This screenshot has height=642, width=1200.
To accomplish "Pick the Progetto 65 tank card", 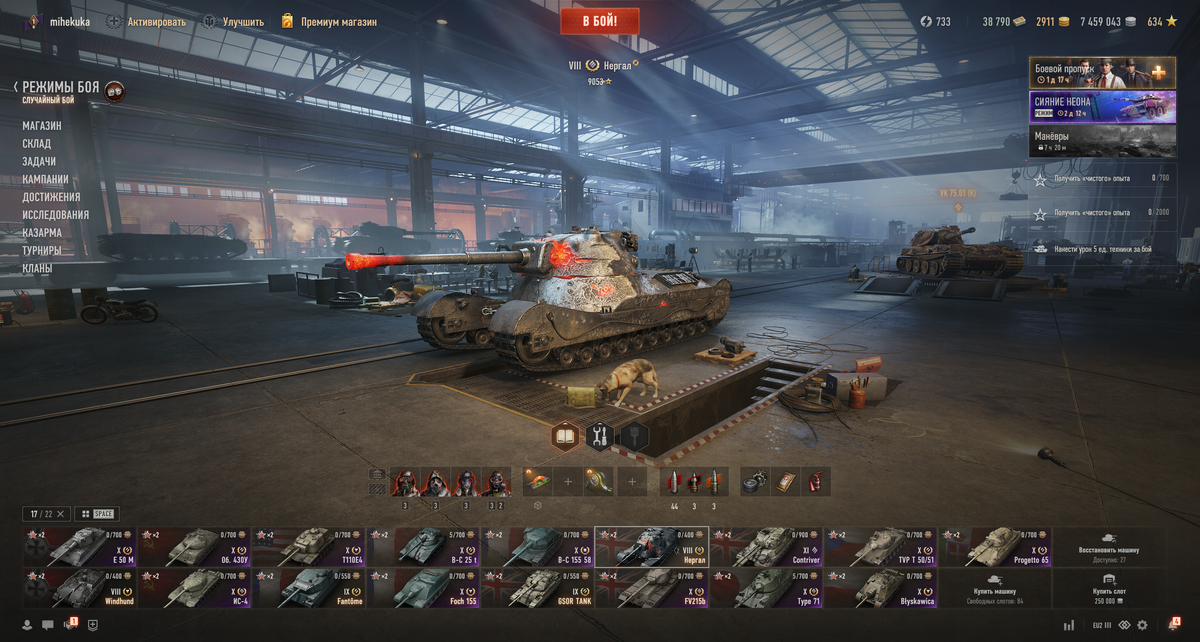I will (x=995, y=548).
